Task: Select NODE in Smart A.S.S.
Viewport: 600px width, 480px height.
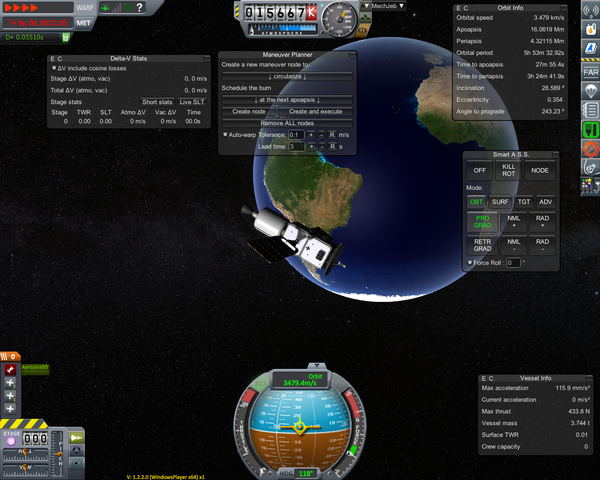Action: 541,170
